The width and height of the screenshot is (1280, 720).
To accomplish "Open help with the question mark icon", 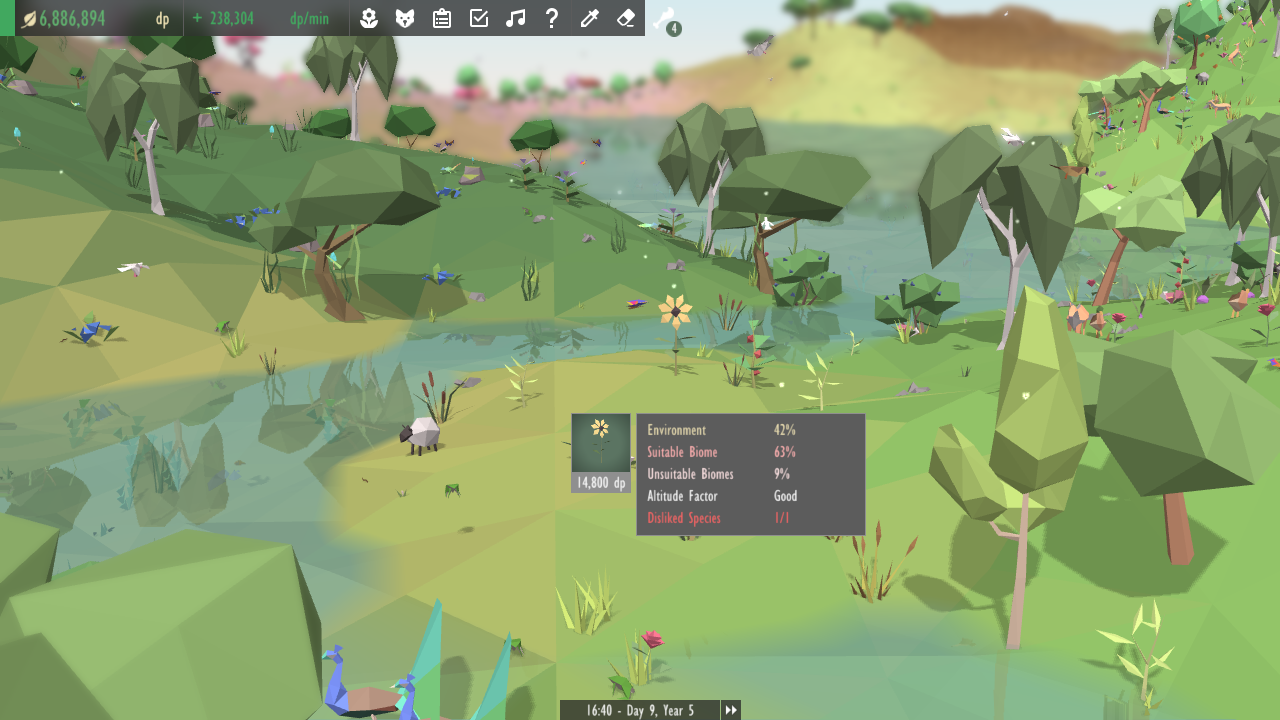I will pyautogui.click(x=552, y=18).
